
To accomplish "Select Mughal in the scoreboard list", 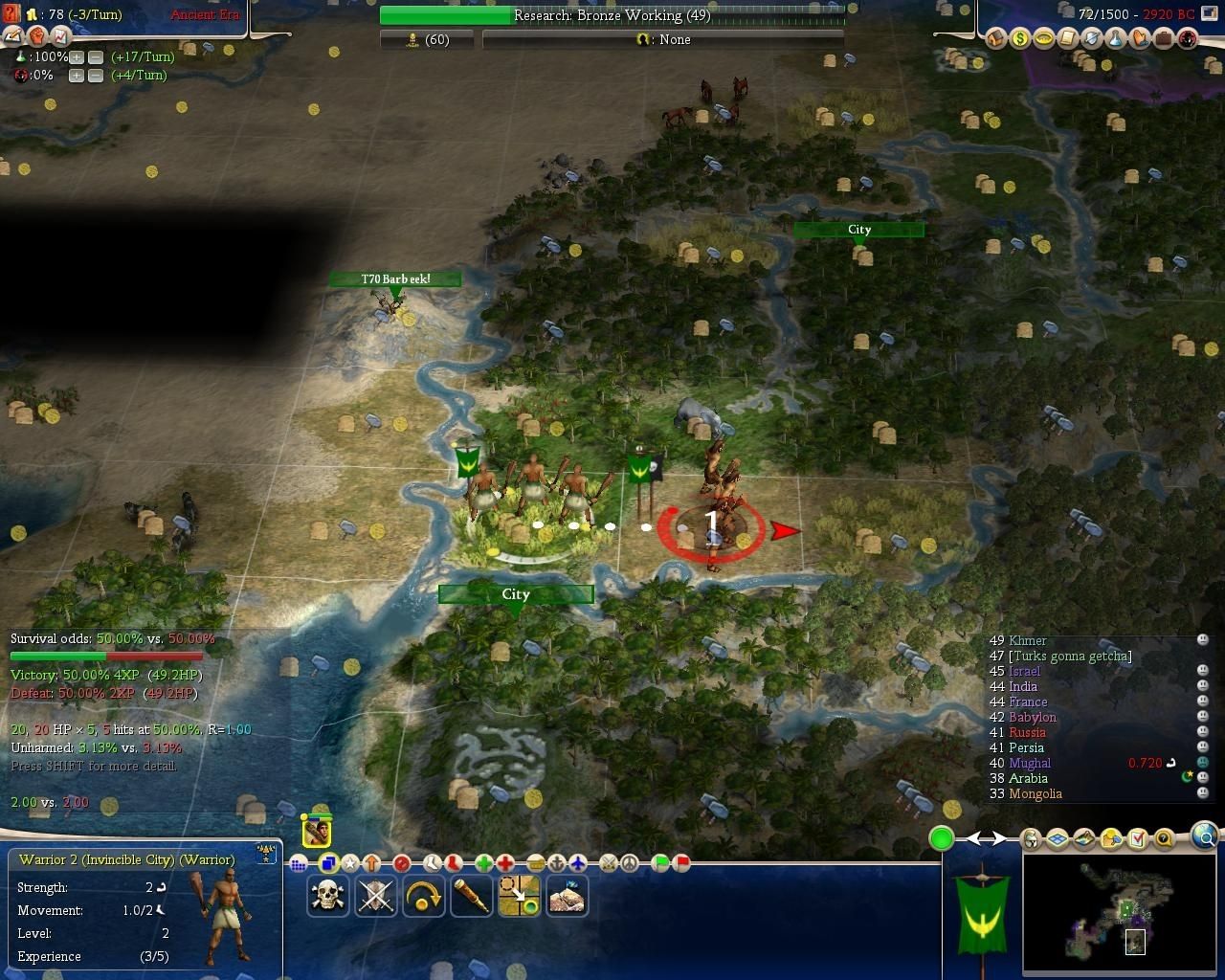I will [1030, 763].
